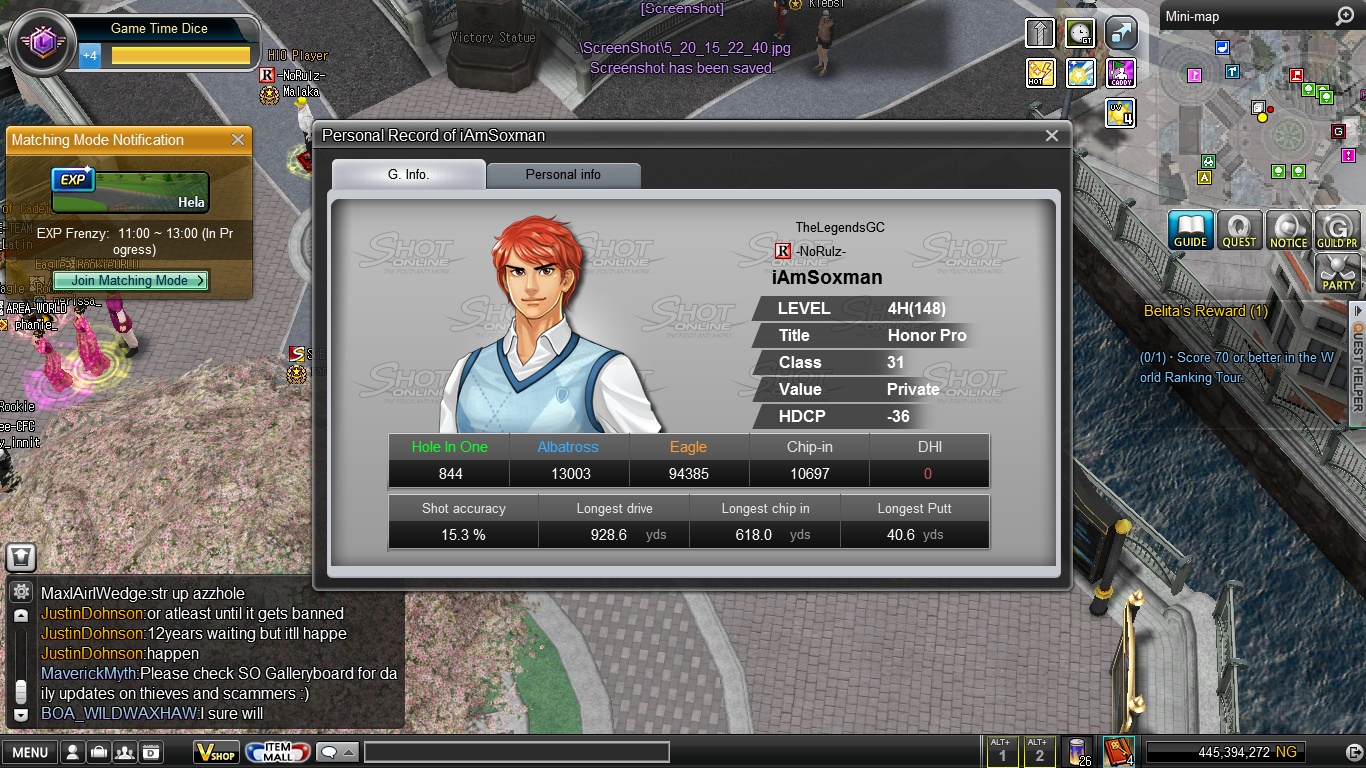Select the red key book item slot
Screen dimensions: 1366x768
click(1116, 751)
